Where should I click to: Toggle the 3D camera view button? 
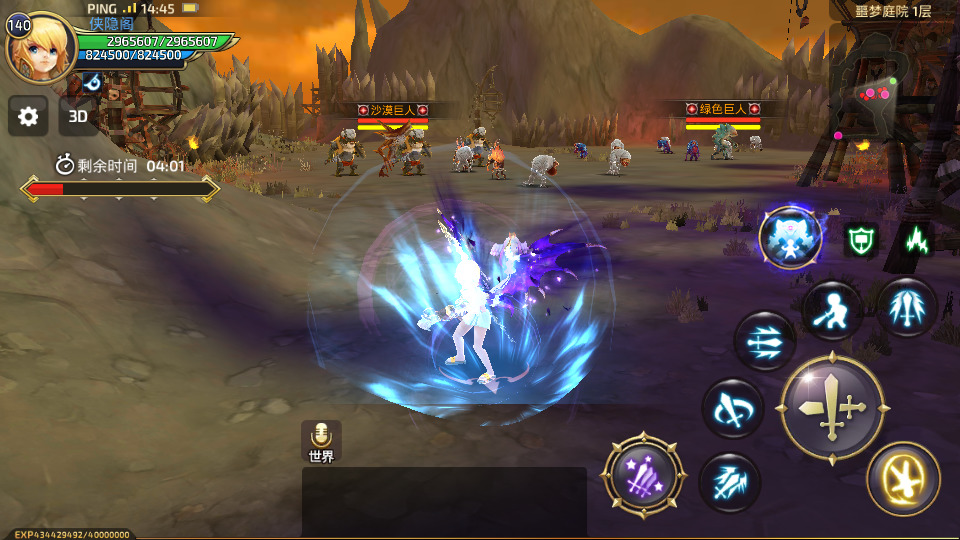pos(78,117)
